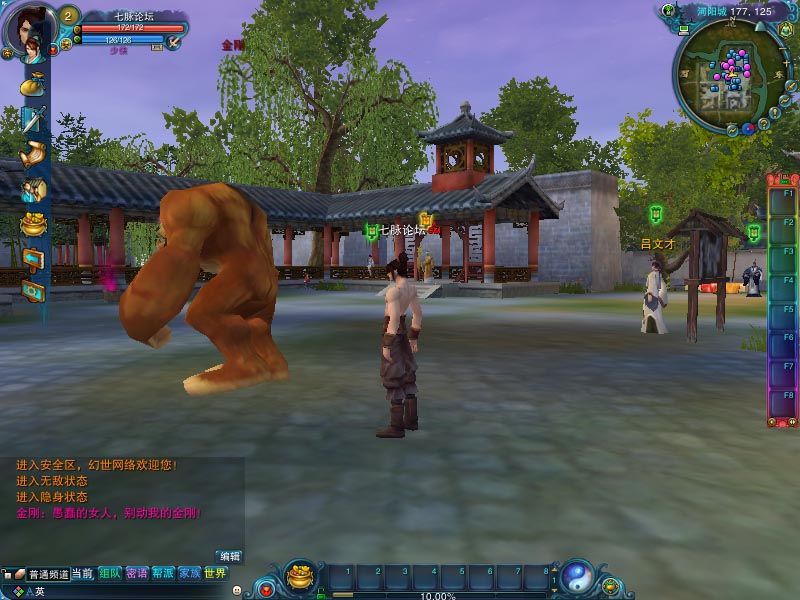Image resolution: width=800 pixels, height=600 pixels.
Task: Switch to the 当前 chat channel
Action: [x=82, y=574]
